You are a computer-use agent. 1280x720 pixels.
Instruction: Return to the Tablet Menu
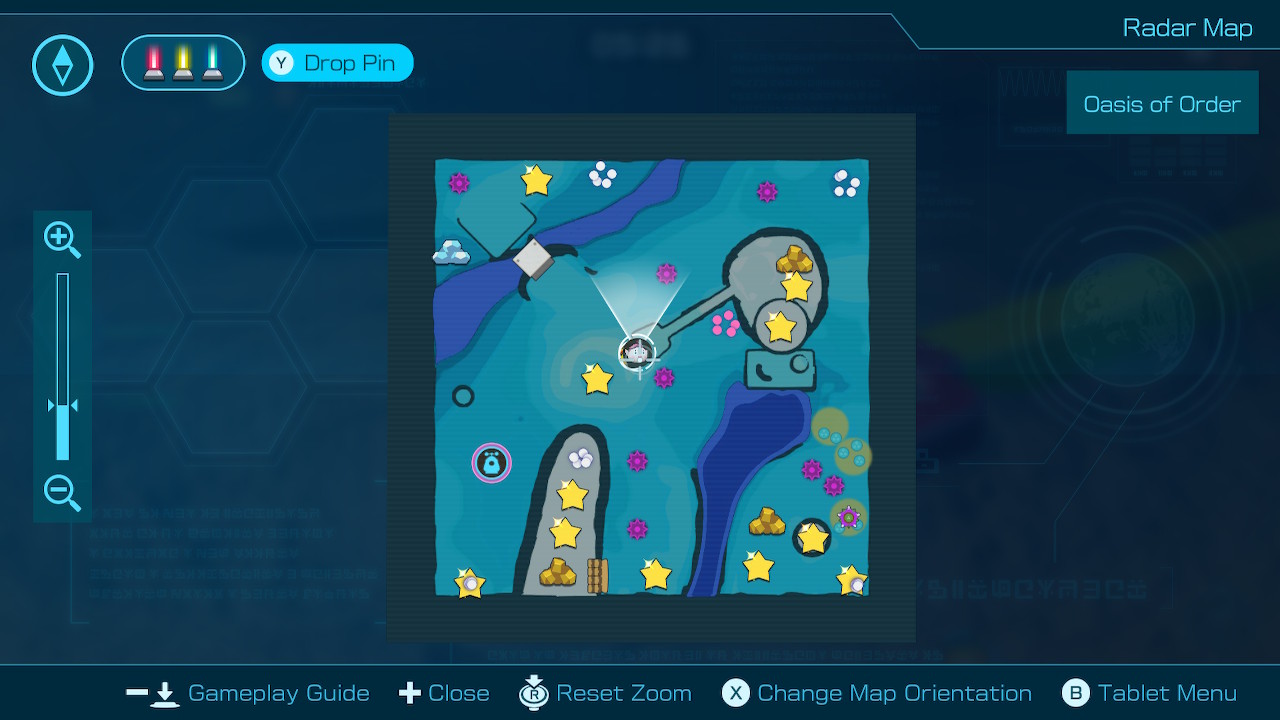pos(1149,693)
